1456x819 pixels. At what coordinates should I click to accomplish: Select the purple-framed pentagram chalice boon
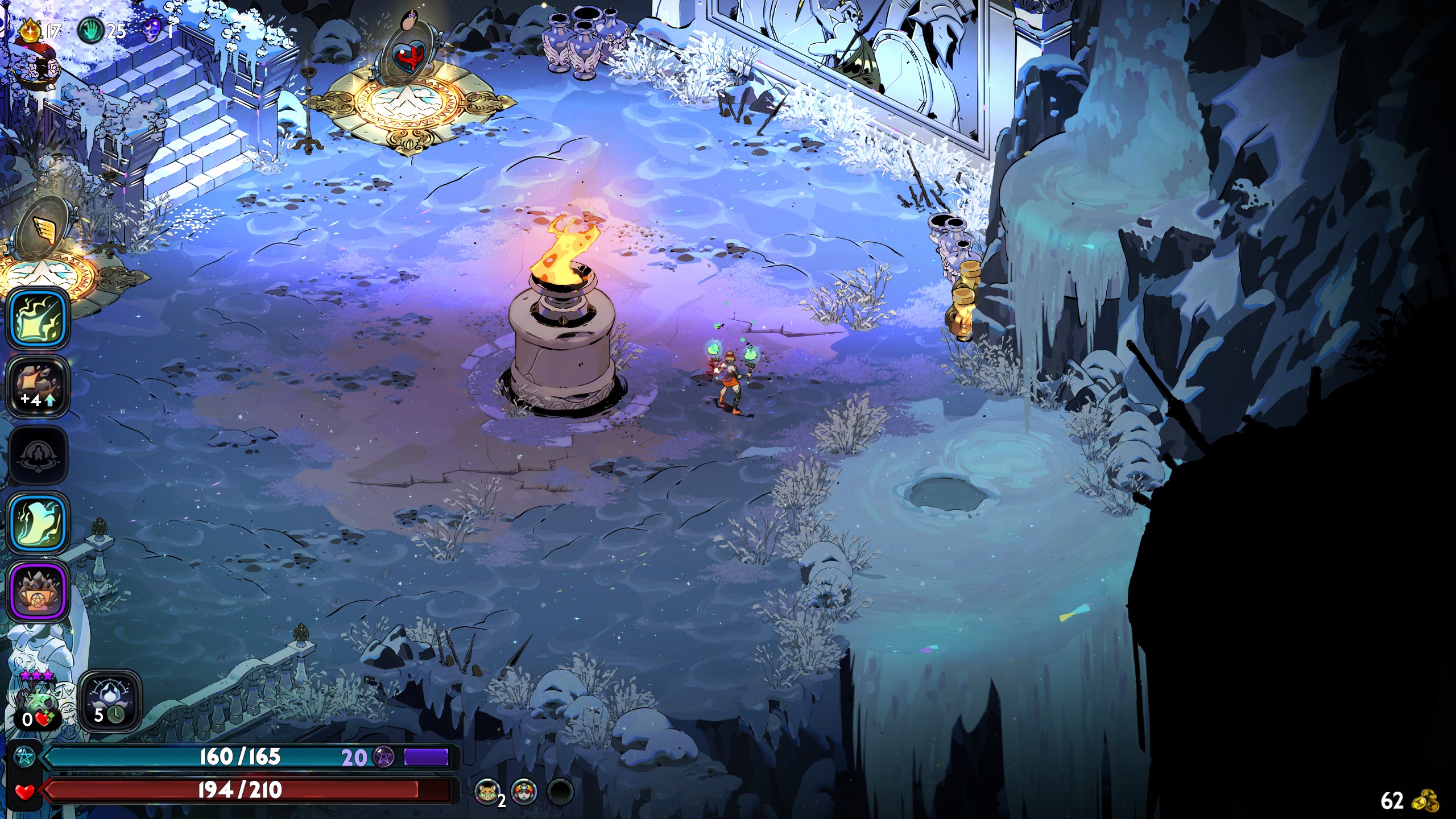(x=39, y=591)
